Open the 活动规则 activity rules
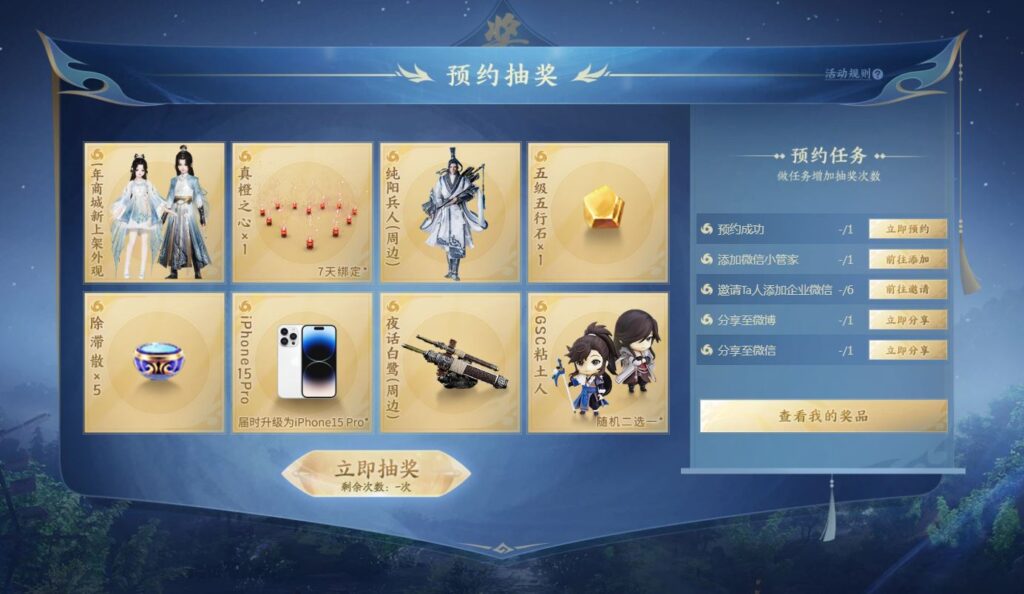 [x=853, y=74]
